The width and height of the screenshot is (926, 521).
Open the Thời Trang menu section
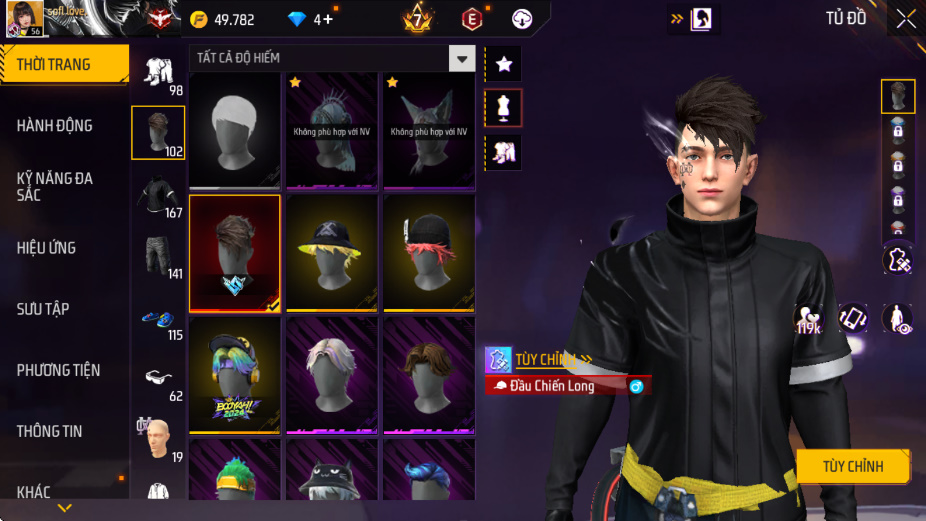64,64
